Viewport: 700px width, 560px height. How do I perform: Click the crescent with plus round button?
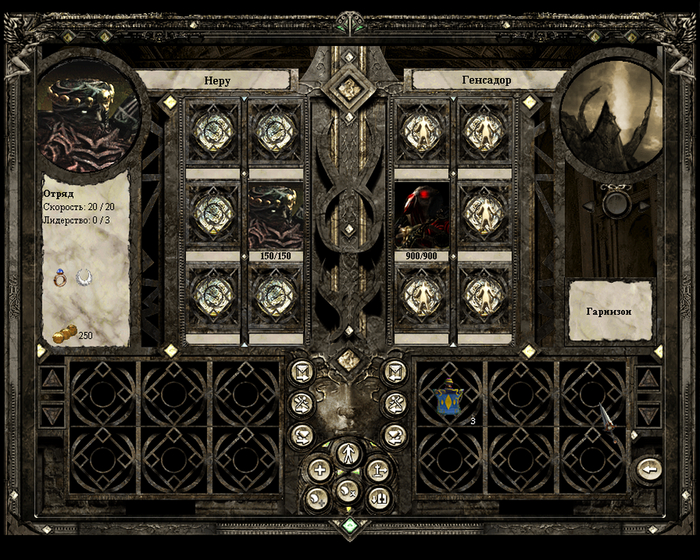click(x=319, y=497)
